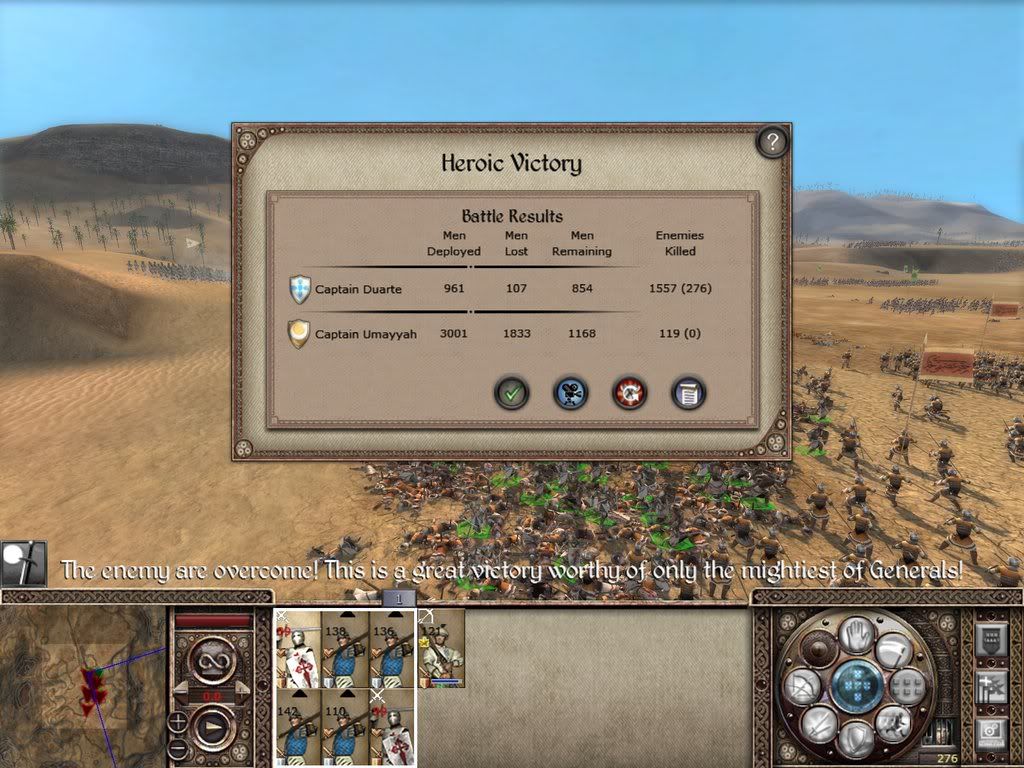1024x768 pixels.
Task: Click the play speed arrow button
Action: coord(214,729)
